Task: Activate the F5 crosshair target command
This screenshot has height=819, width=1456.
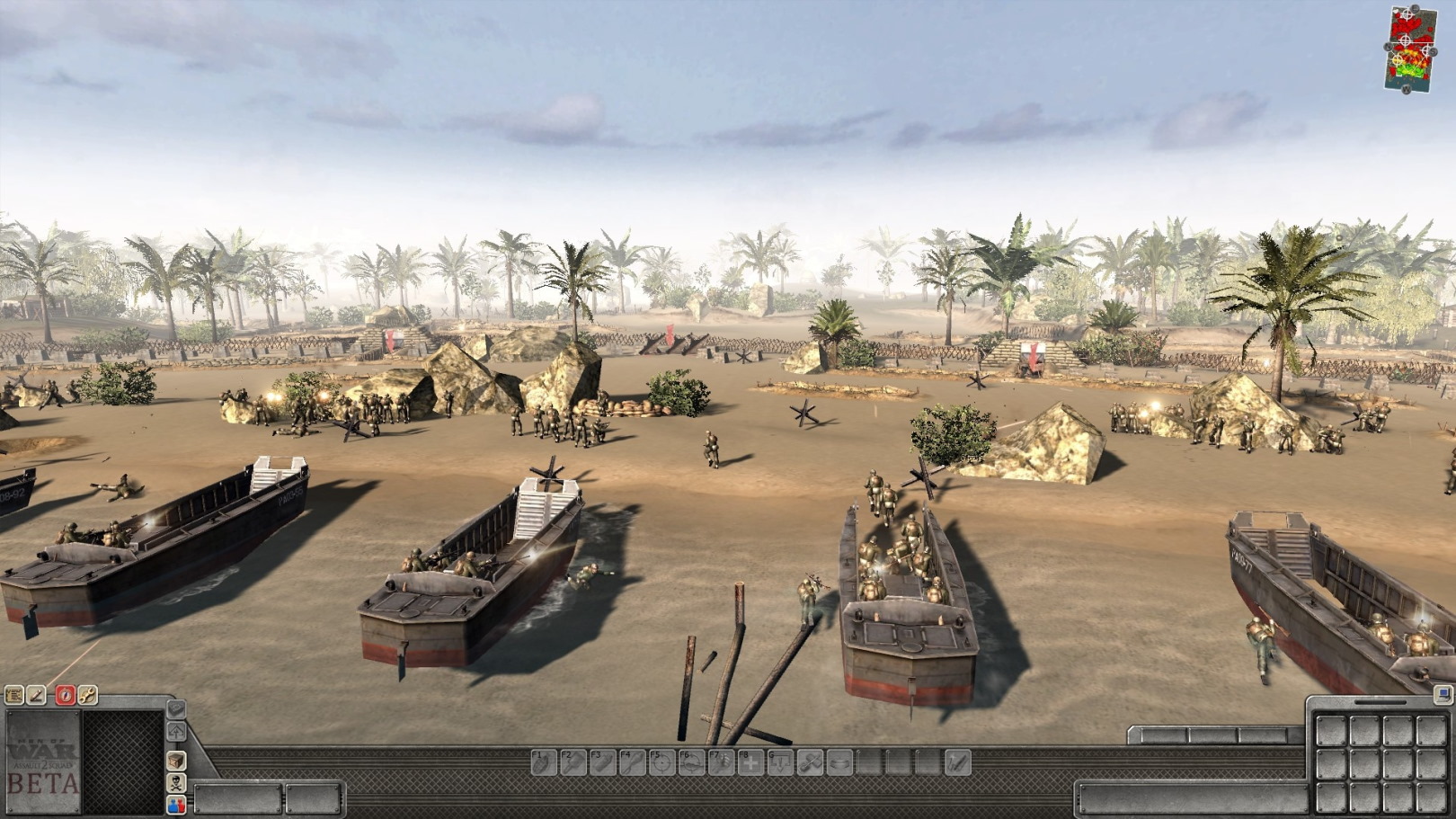Action: pyautogui.click(x=662, y=762)
